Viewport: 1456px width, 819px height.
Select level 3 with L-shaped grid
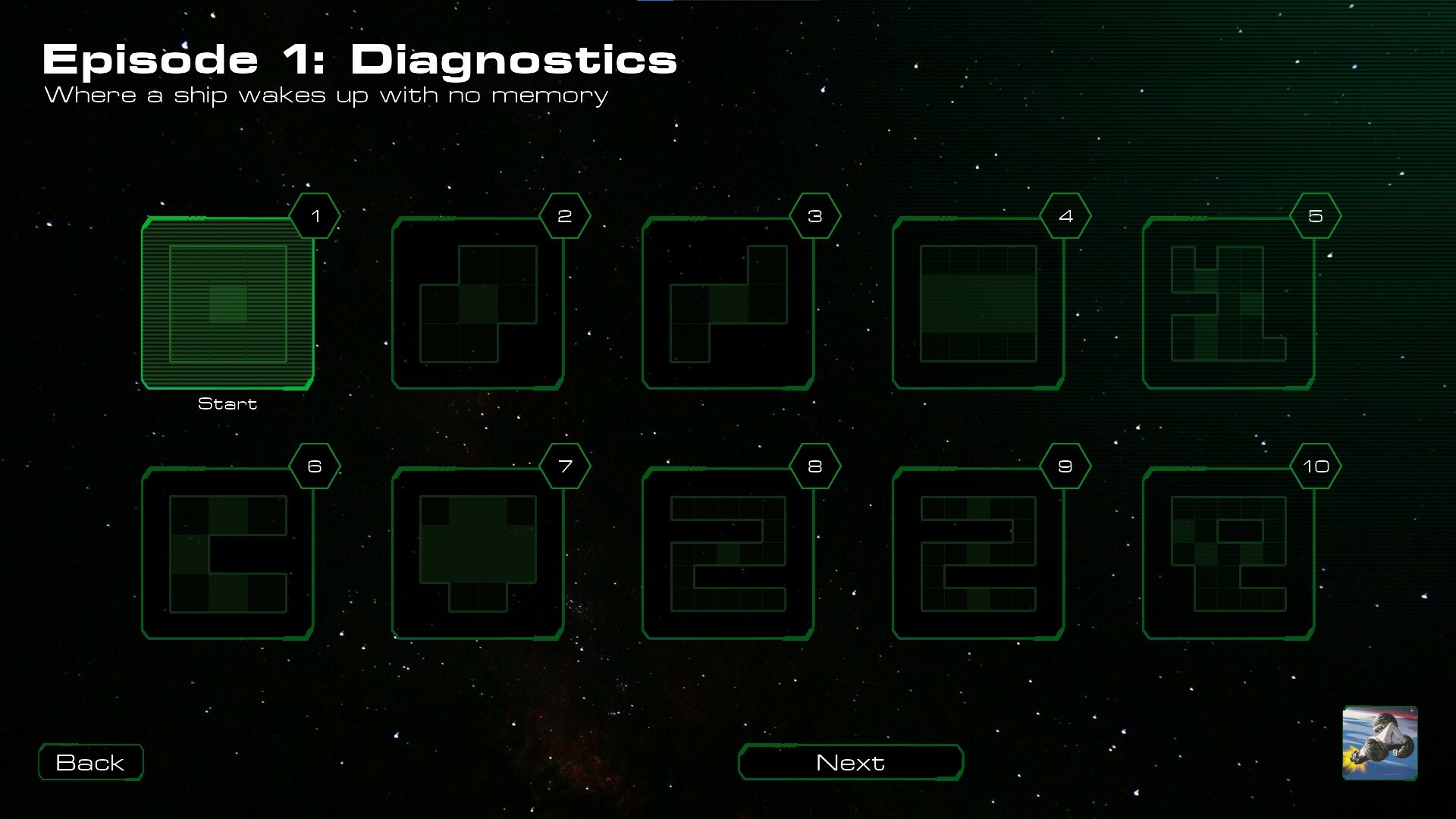coord(728,303)
